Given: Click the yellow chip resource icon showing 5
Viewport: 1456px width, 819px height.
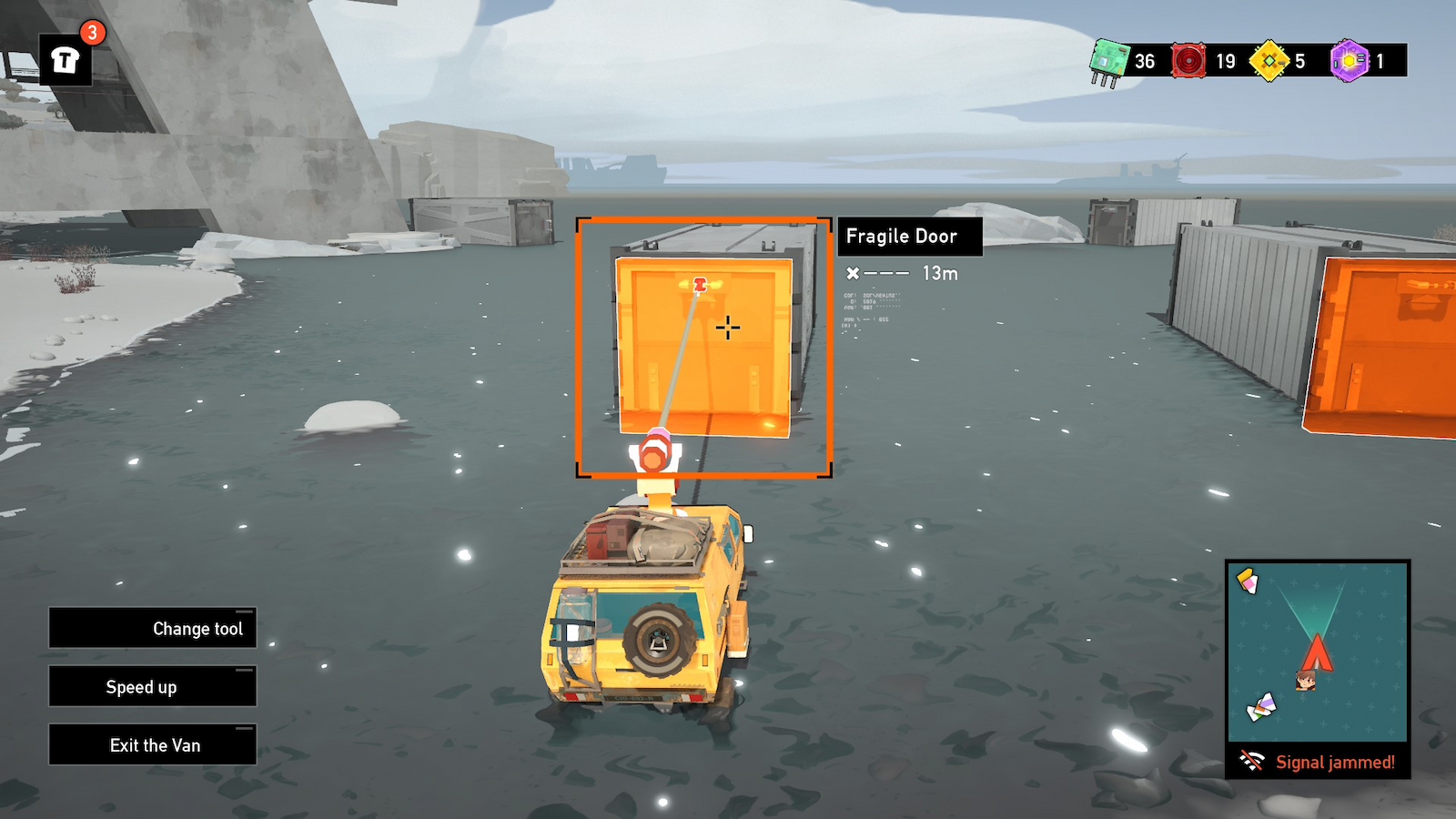Looking at the screenshot, I should 1268,62.
